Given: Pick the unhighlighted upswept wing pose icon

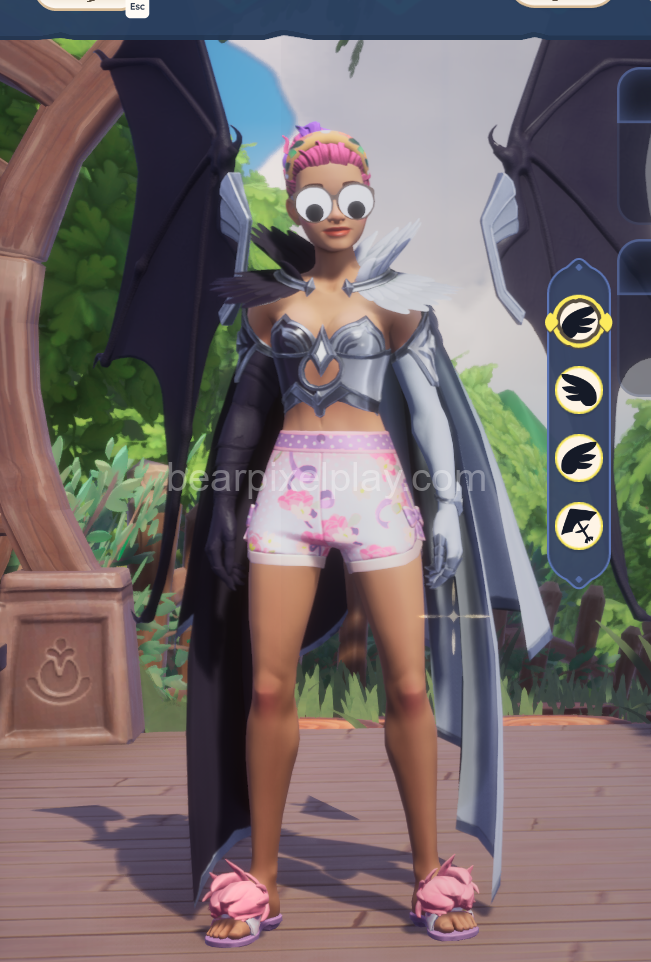Looking at the screenshot, I should [x=578, y=458].
